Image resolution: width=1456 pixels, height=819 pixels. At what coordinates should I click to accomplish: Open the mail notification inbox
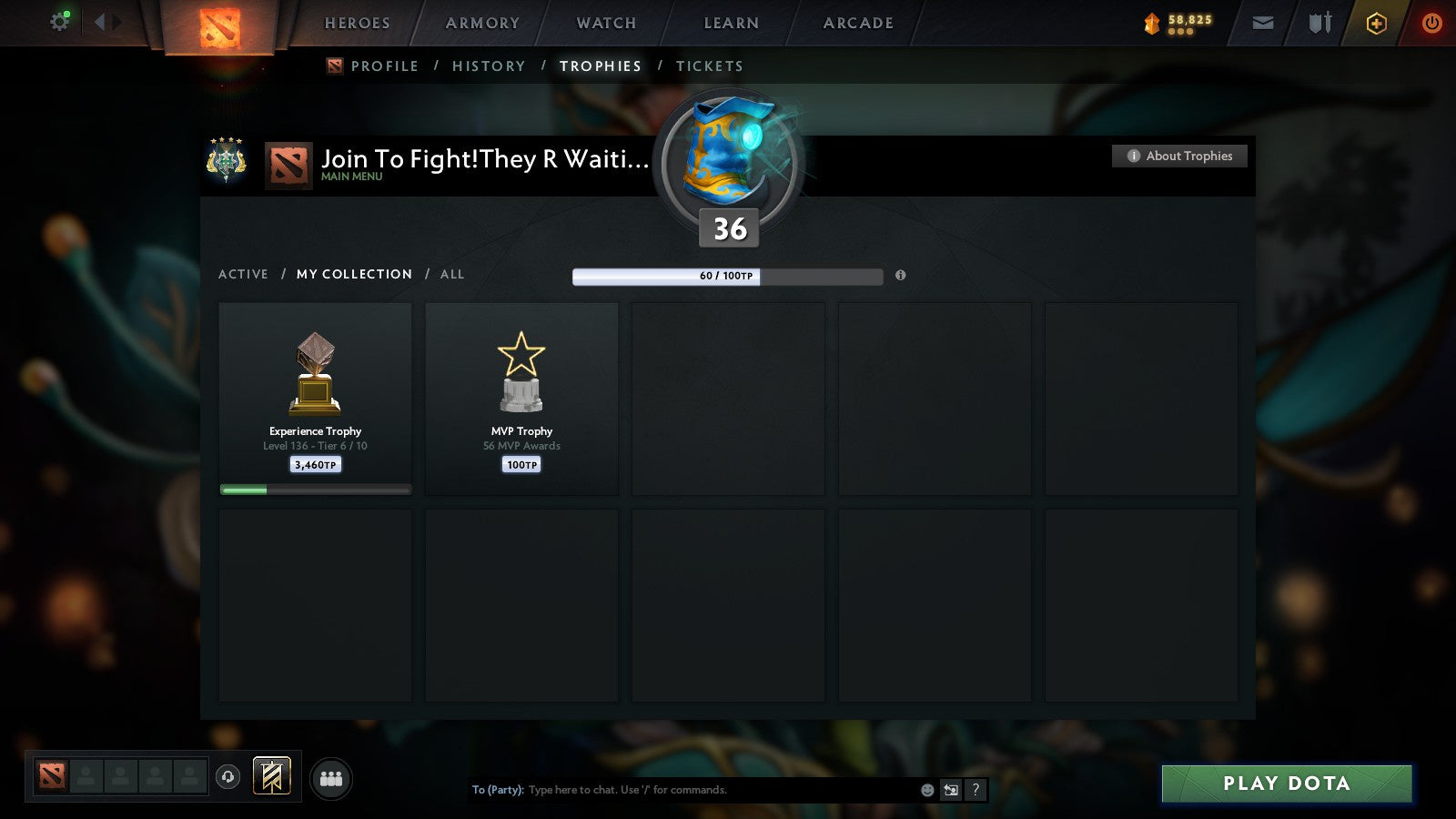(1262, 23)
